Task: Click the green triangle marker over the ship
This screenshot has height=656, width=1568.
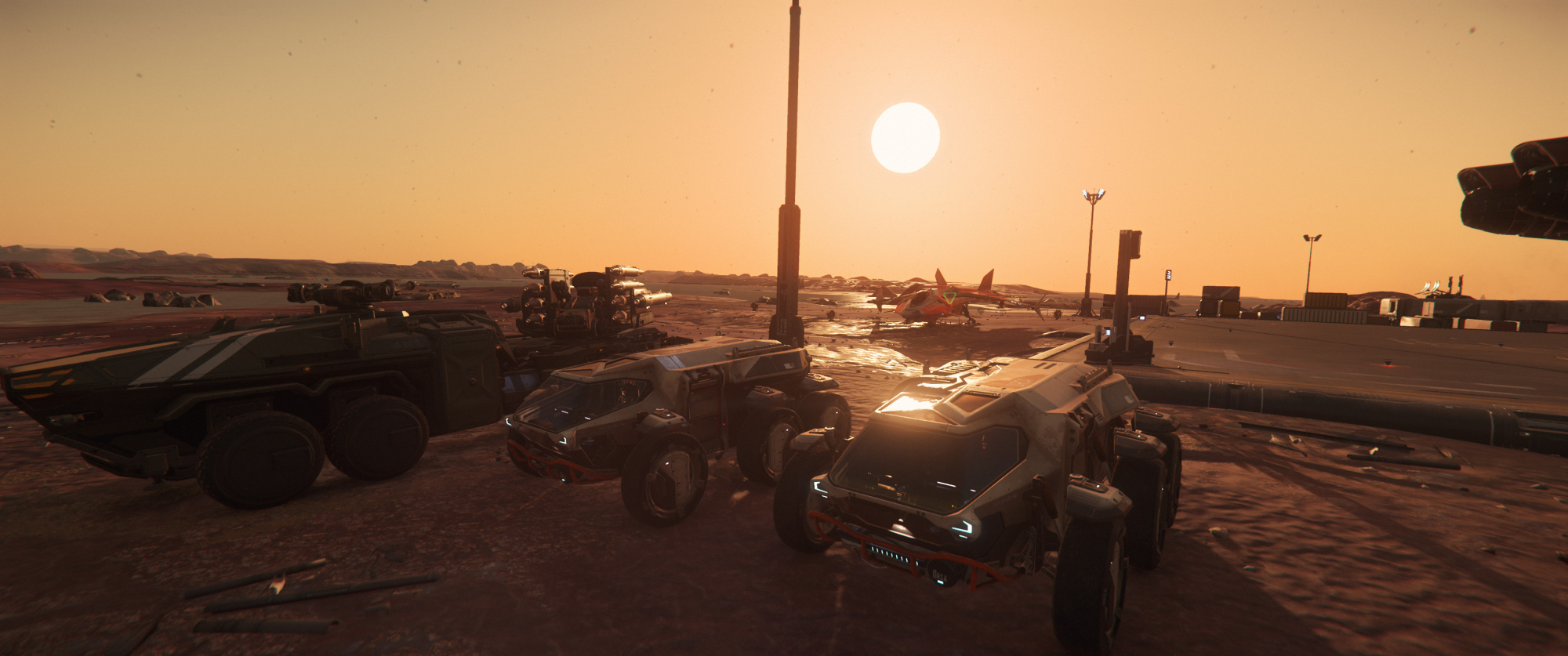Action: pyautogui.click(x=949, y=297)
